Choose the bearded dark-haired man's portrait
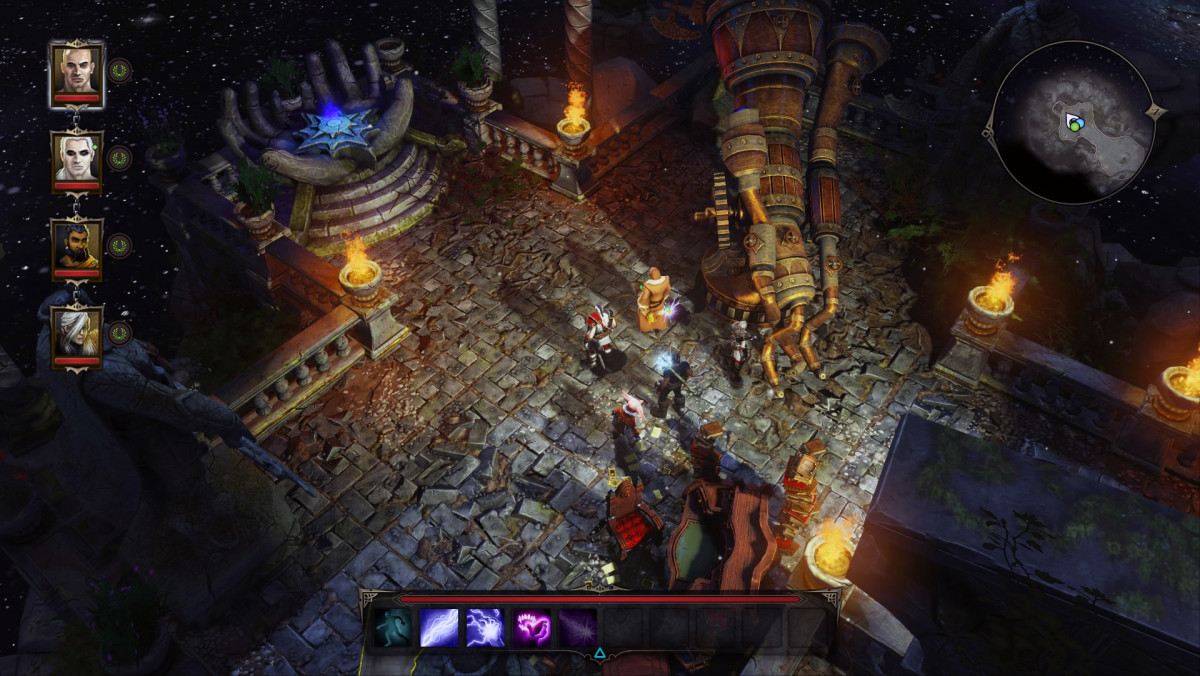 point(76,246)
